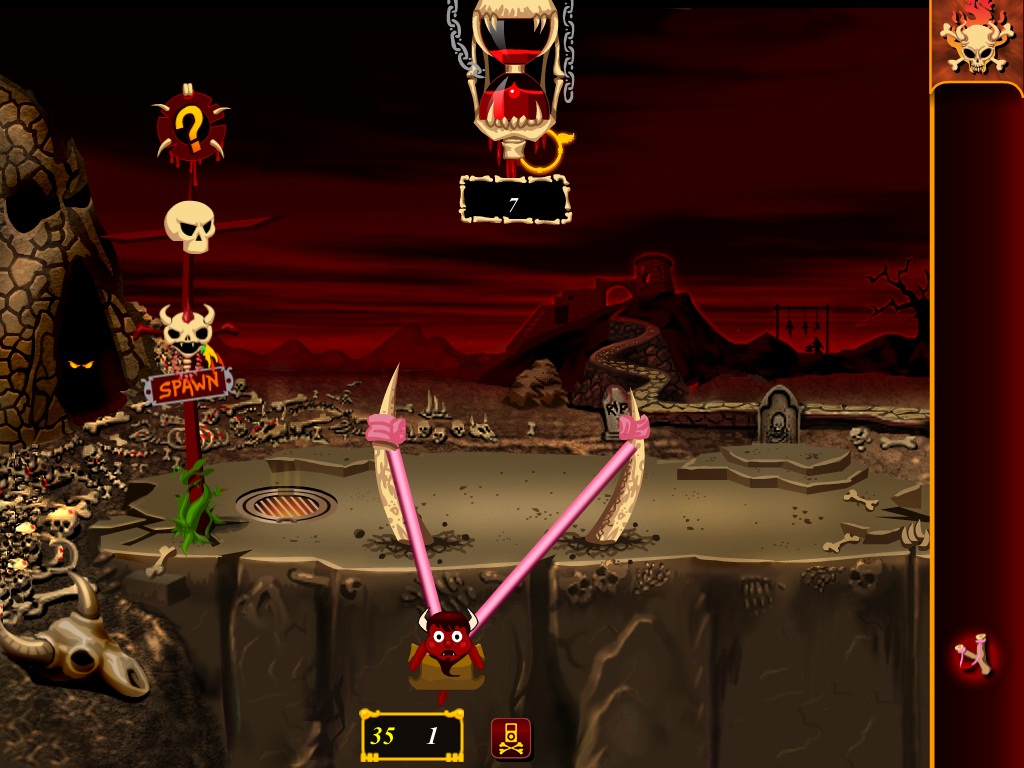This screenshot has width=1024, height=768.
Task: Click the horned skull above the SPAWN sign
Action: [x=187, y=326]
